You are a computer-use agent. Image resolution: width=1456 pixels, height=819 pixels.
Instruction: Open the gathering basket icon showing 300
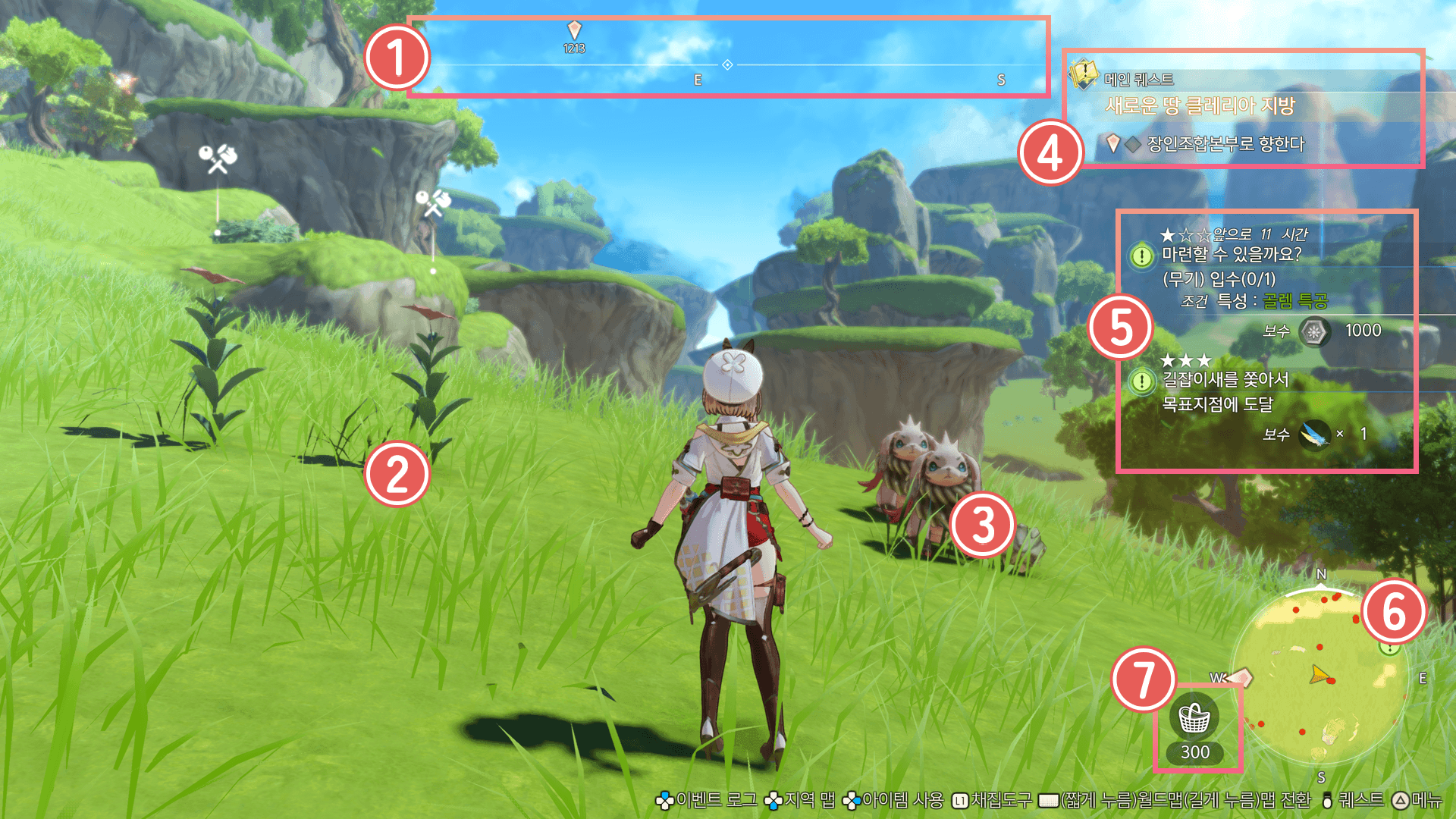1194,718
